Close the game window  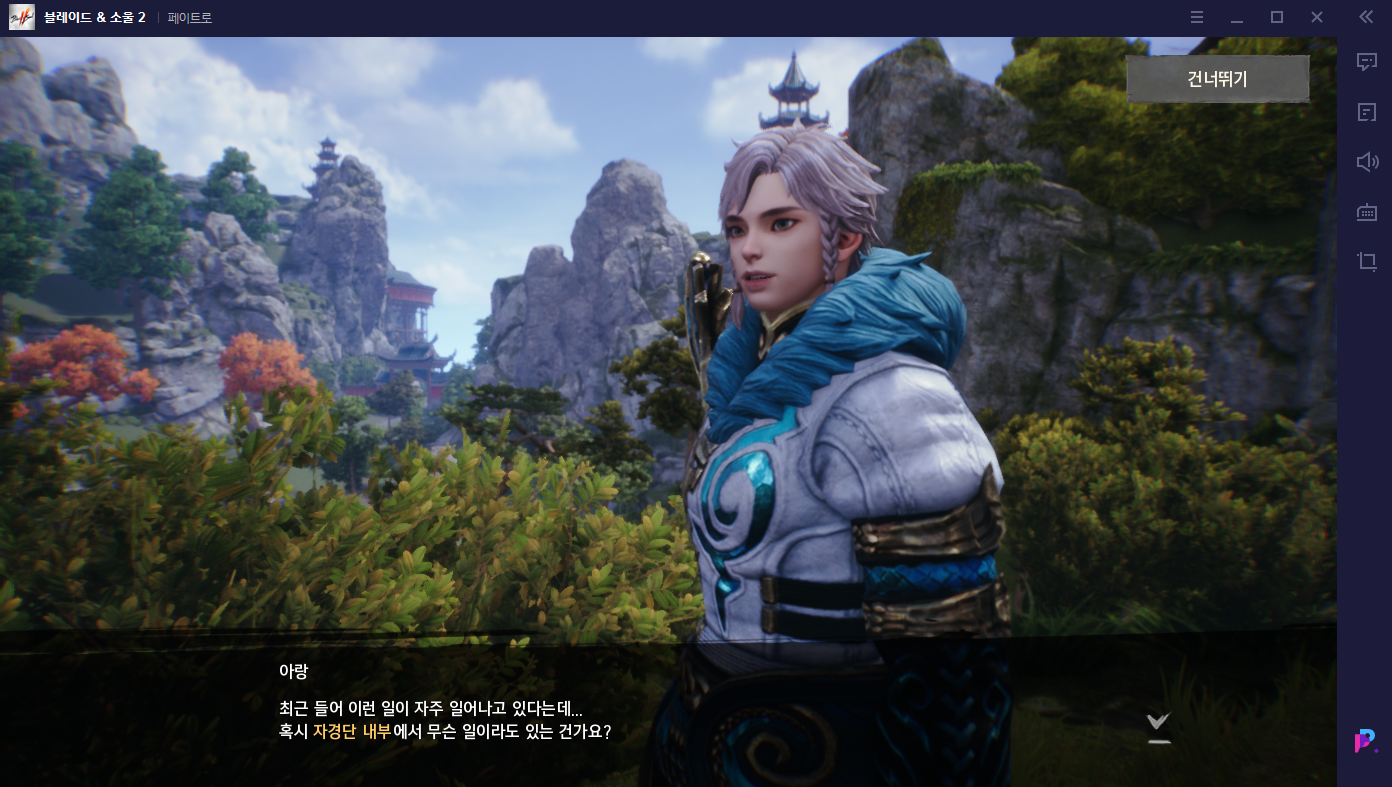[x=1317, y=18]
